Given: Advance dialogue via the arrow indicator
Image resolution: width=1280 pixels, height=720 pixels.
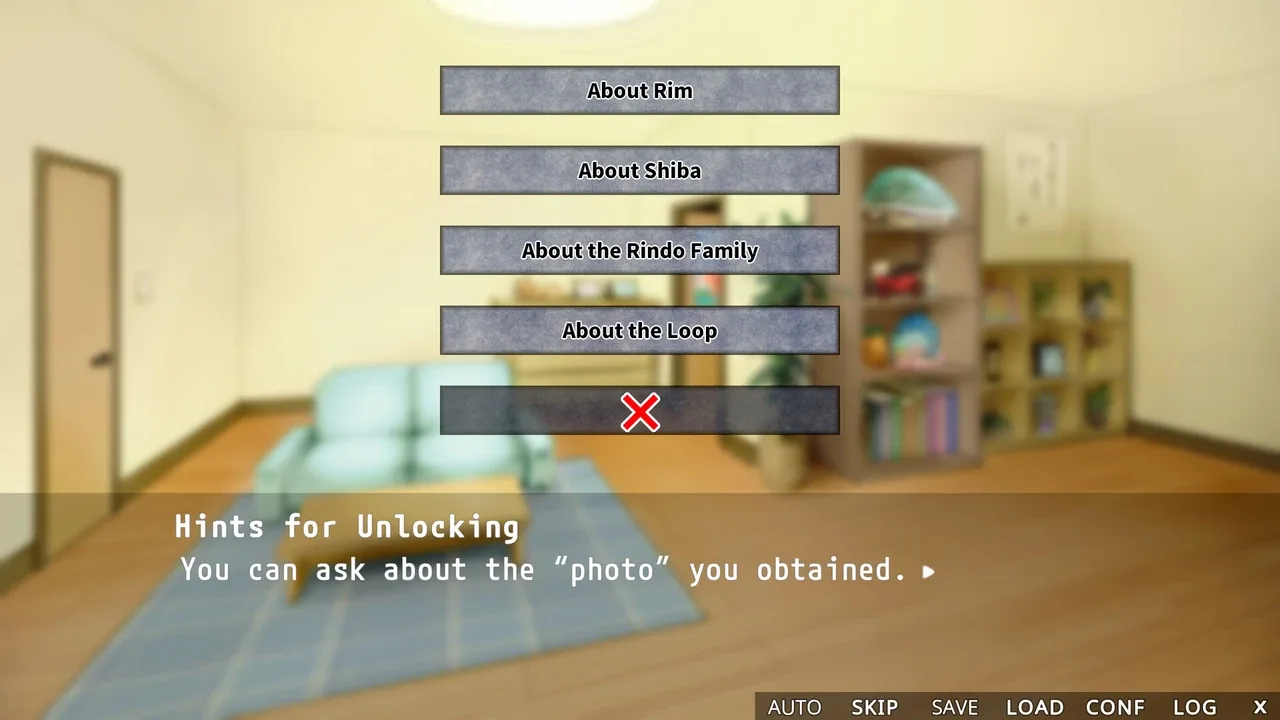Looking at the screenshot, I should 929,572.
